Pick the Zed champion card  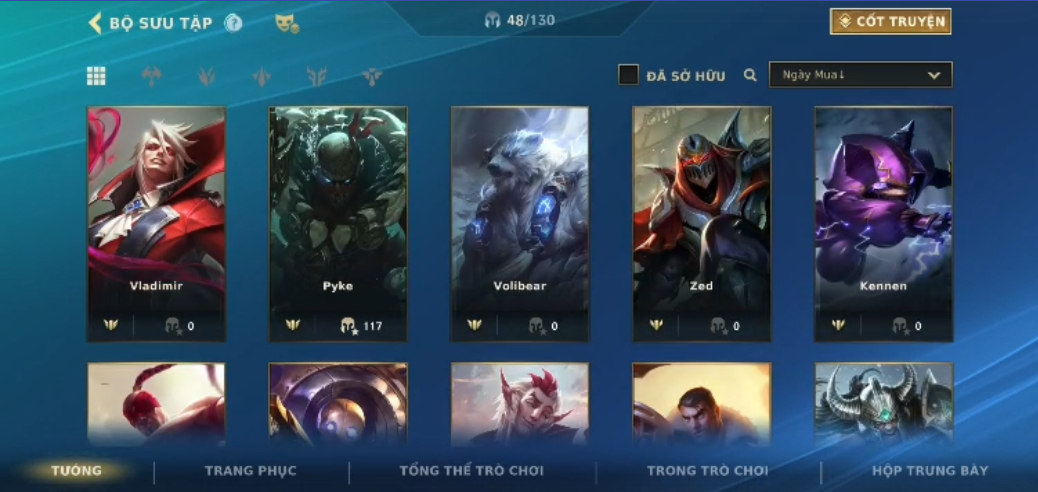point(702,223)
